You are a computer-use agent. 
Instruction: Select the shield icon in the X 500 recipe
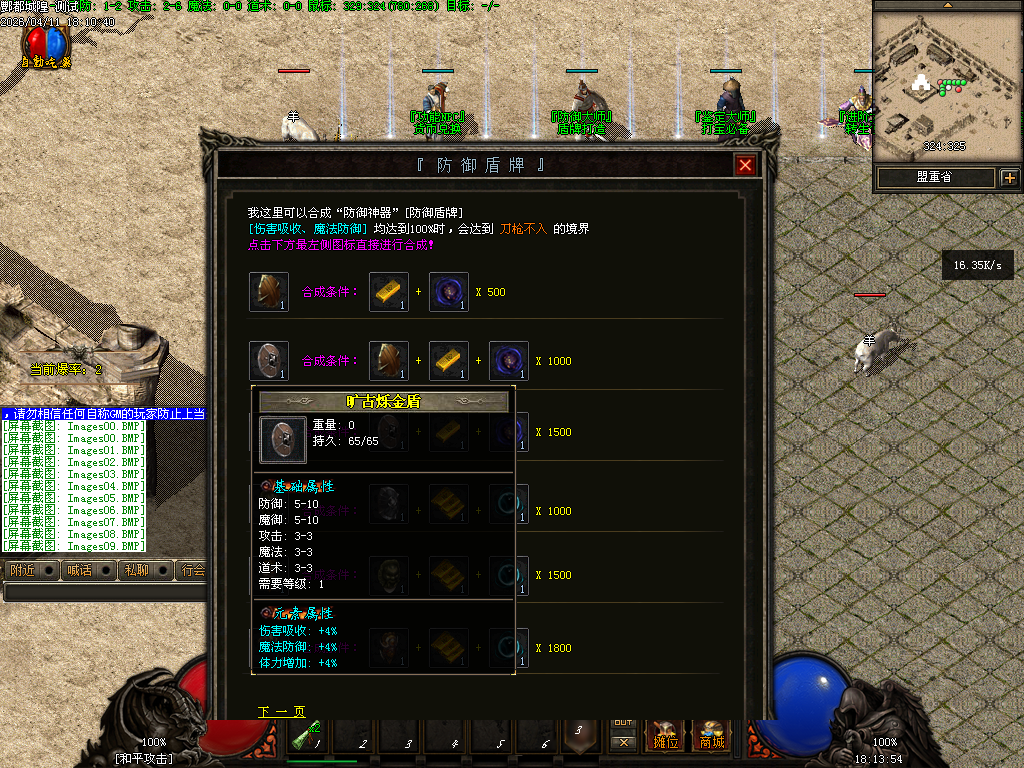[269, 291]
